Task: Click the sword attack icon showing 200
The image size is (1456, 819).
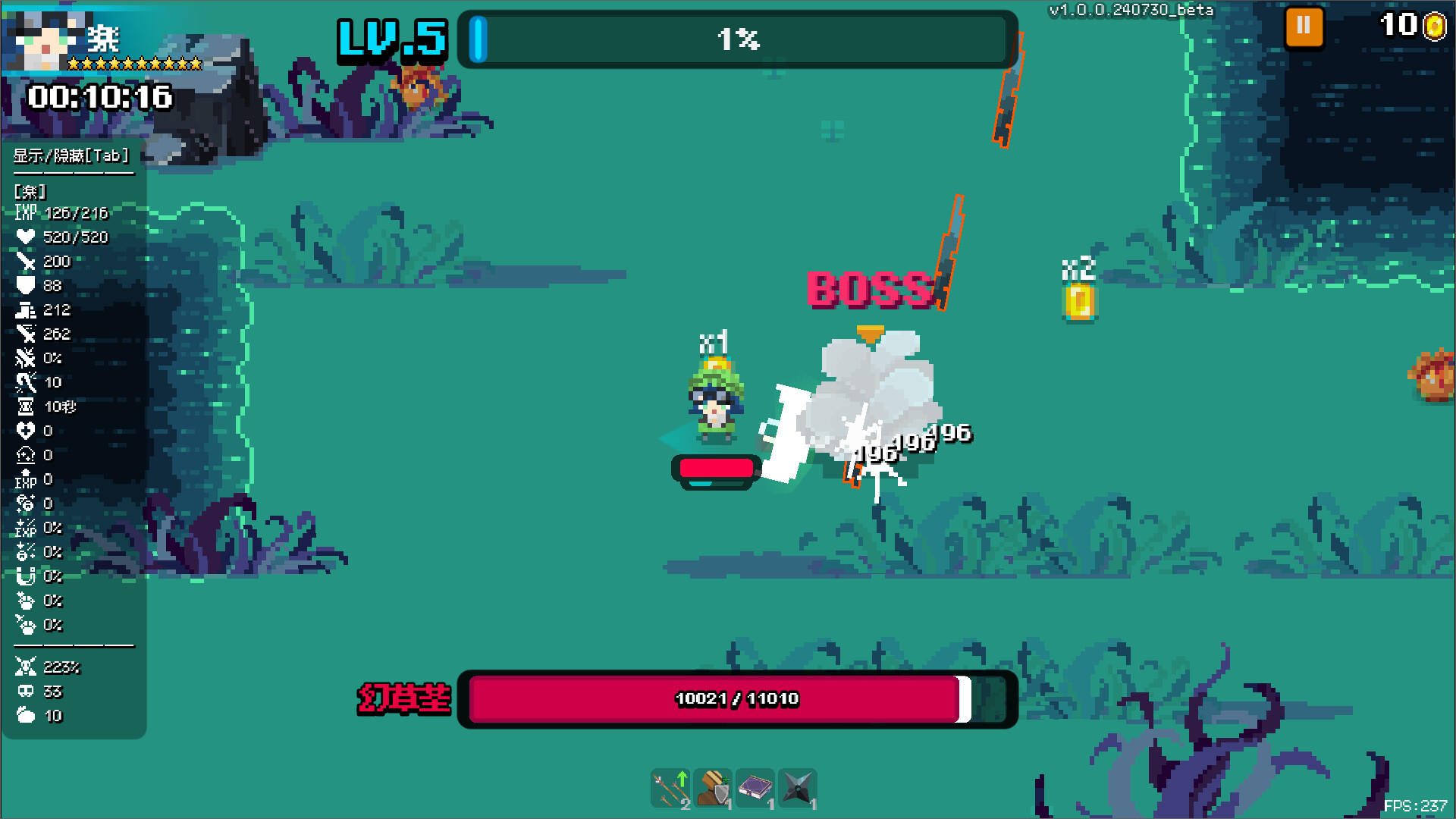Action: click(x=27, y=261)
